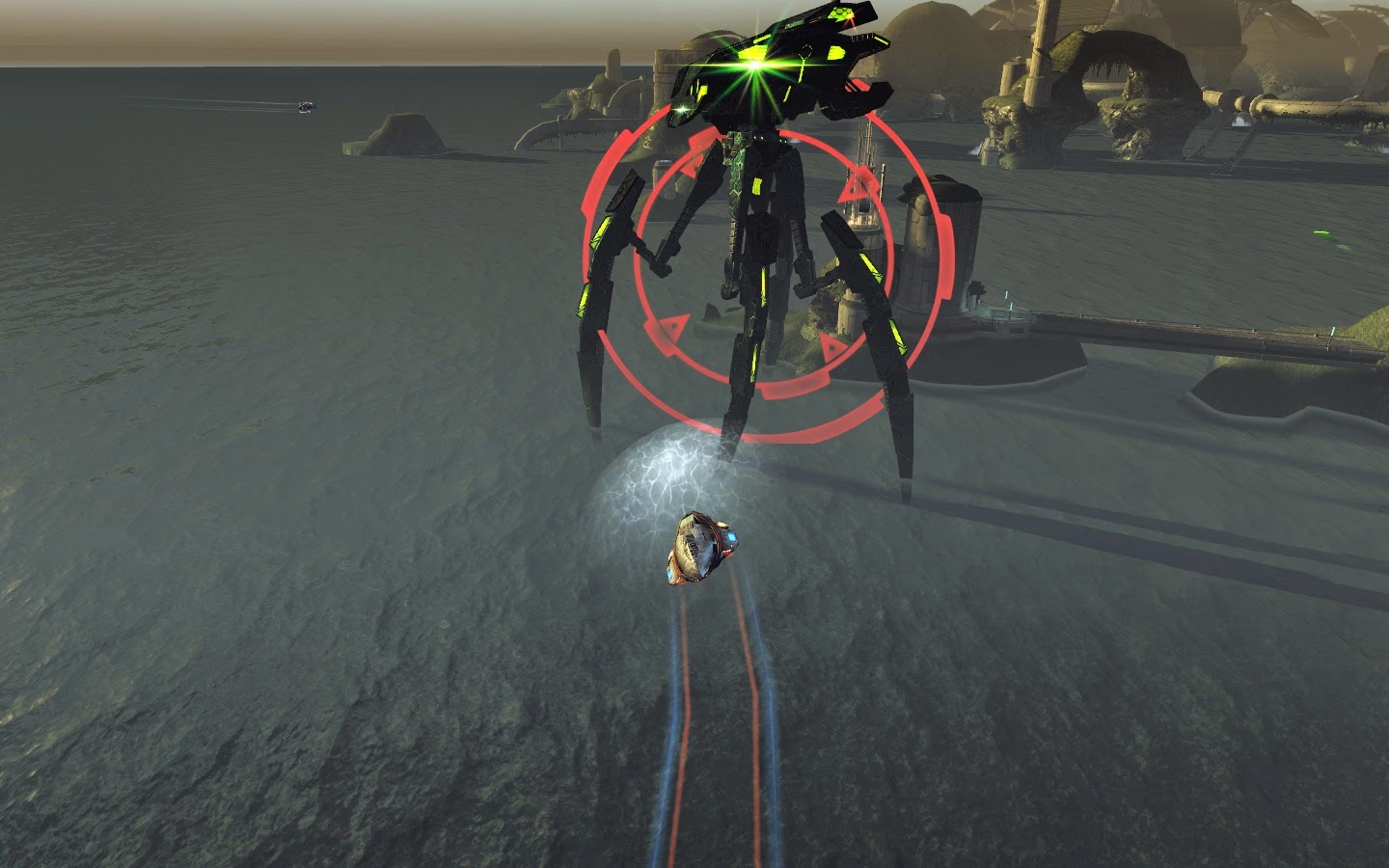Select the distant ship flying near the horizon

pos(307,108)
